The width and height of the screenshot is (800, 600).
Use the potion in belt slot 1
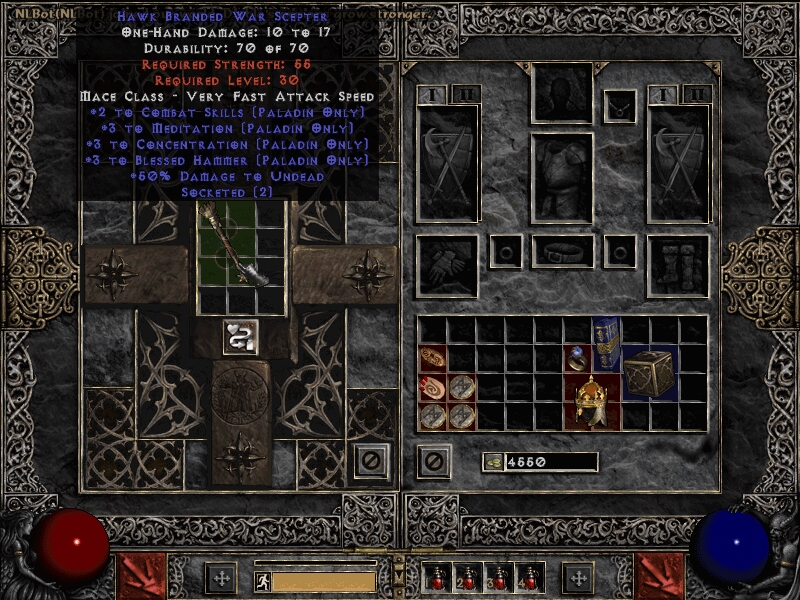(435, 578)
